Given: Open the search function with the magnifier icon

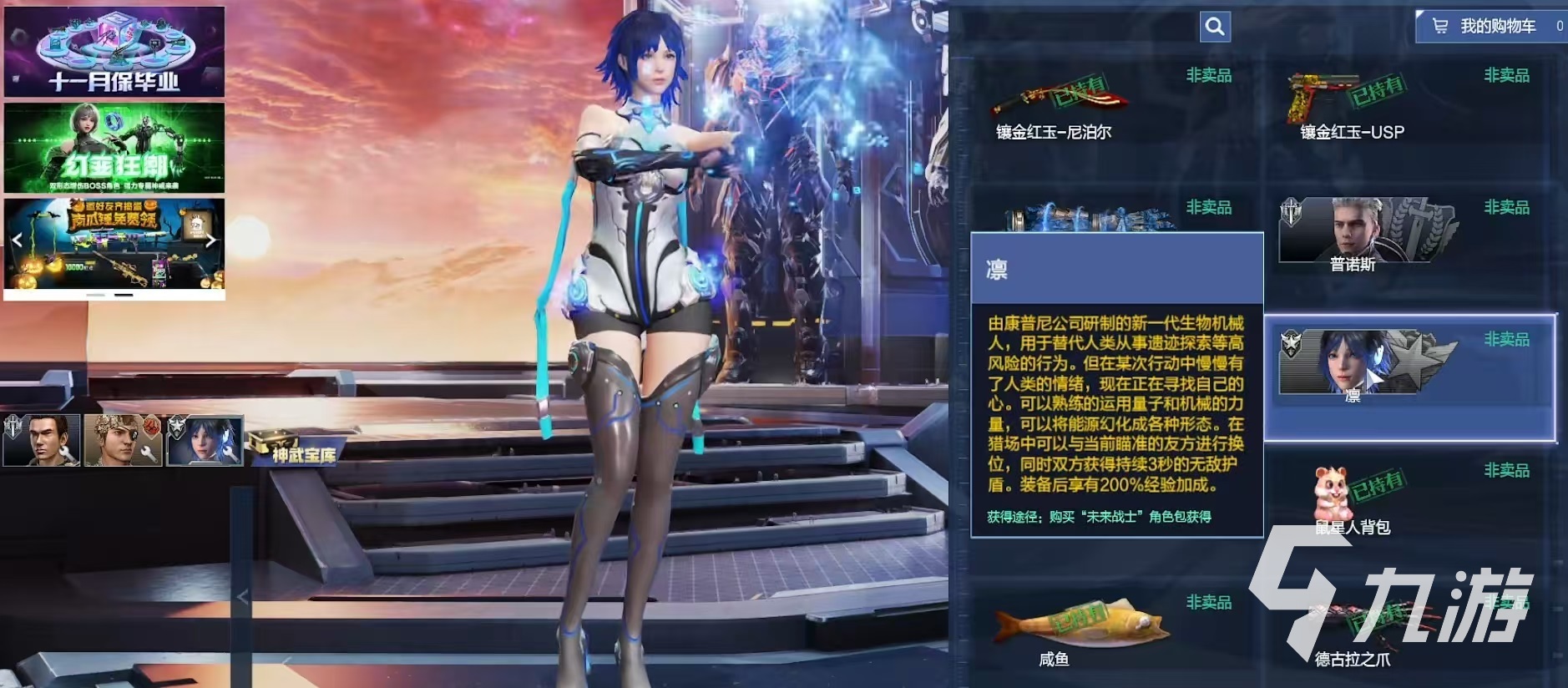Looking at the screenshot, I should click(1214, 26).
